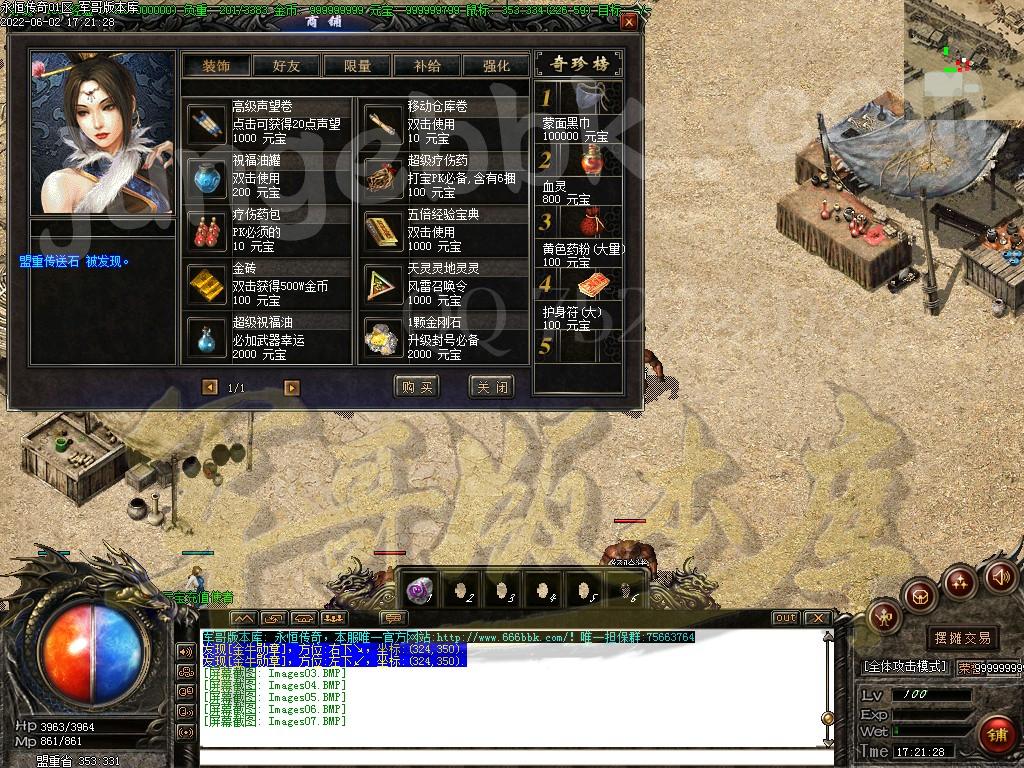Select the 超级祝福油 potion item
The image size is (1024, 768).
point(208,340)
